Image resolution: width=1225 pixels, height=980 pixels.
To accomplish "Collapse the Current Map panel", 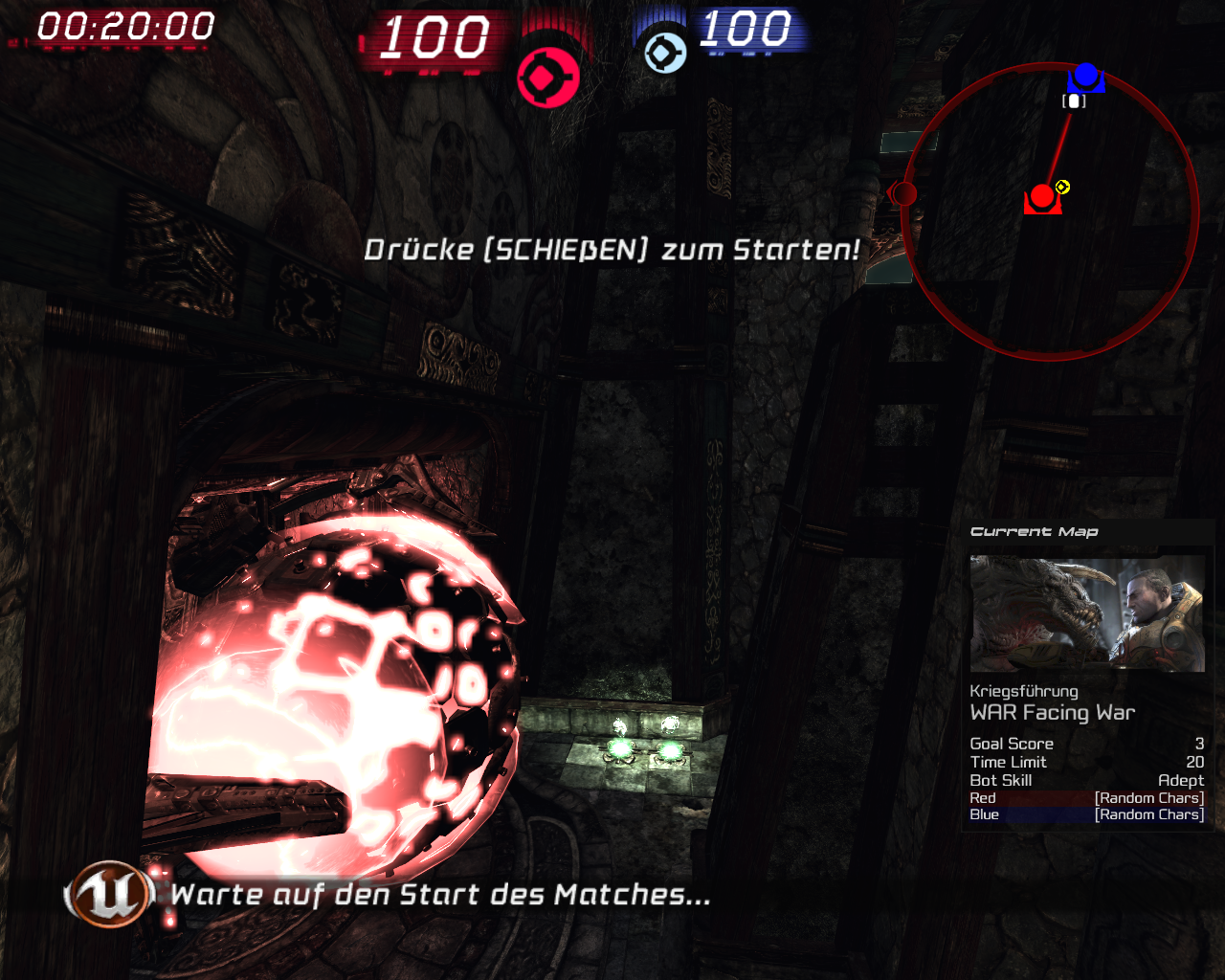I will pyautogui.click(x=1034, y=531).
